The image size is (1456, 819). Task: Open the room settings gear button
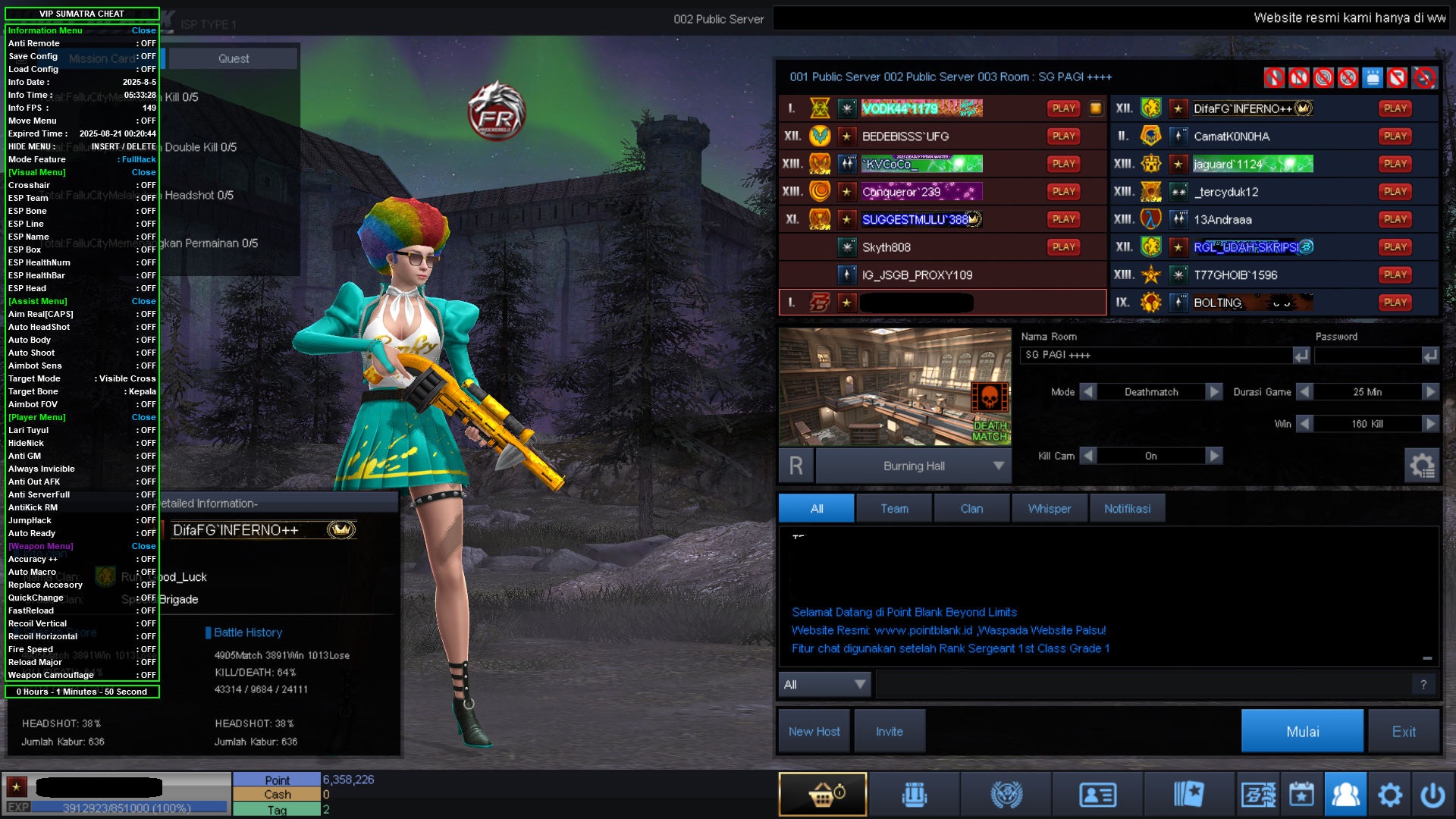pos(1422,465)
